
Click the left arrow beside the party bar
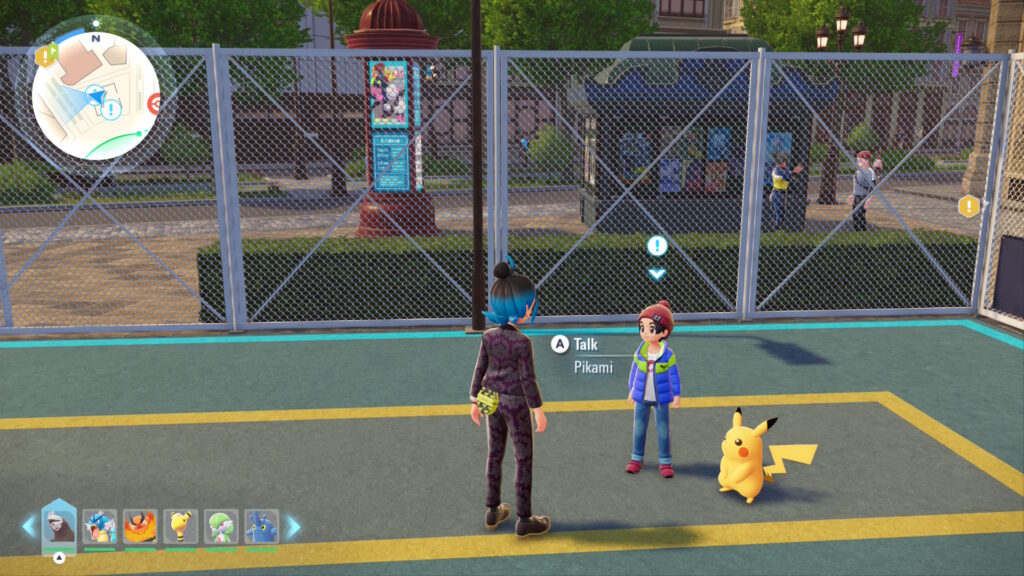click(x=28, y=526)
